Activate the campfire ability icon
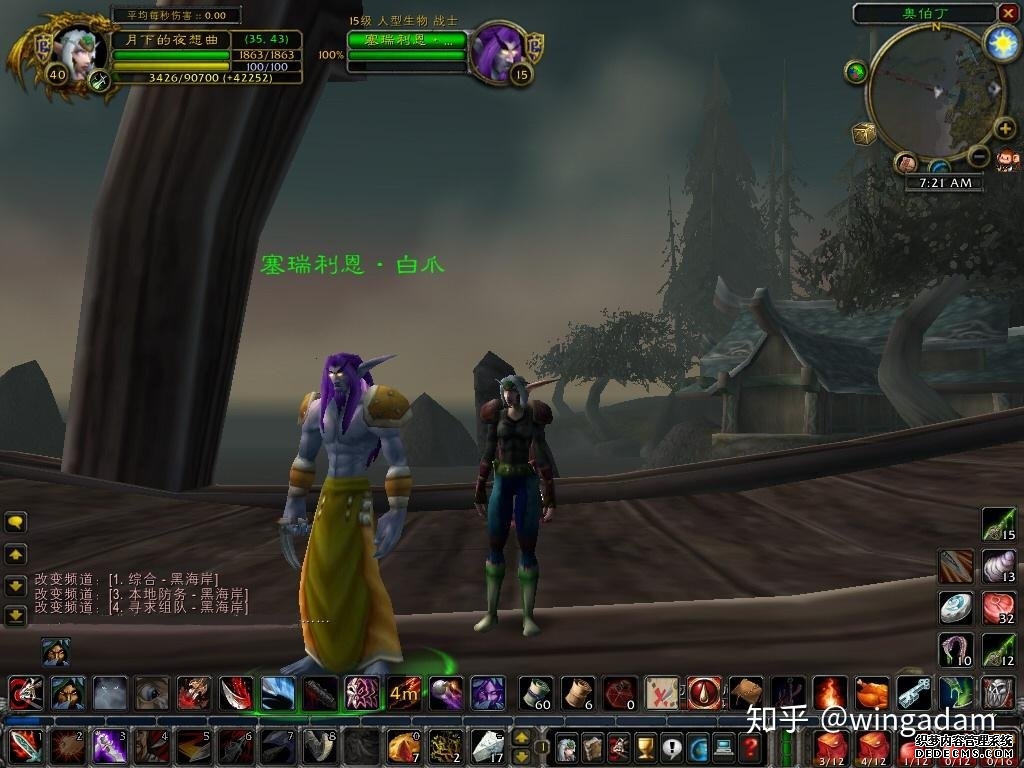Screen dimensions: 1024x768 tap(829, 692)
